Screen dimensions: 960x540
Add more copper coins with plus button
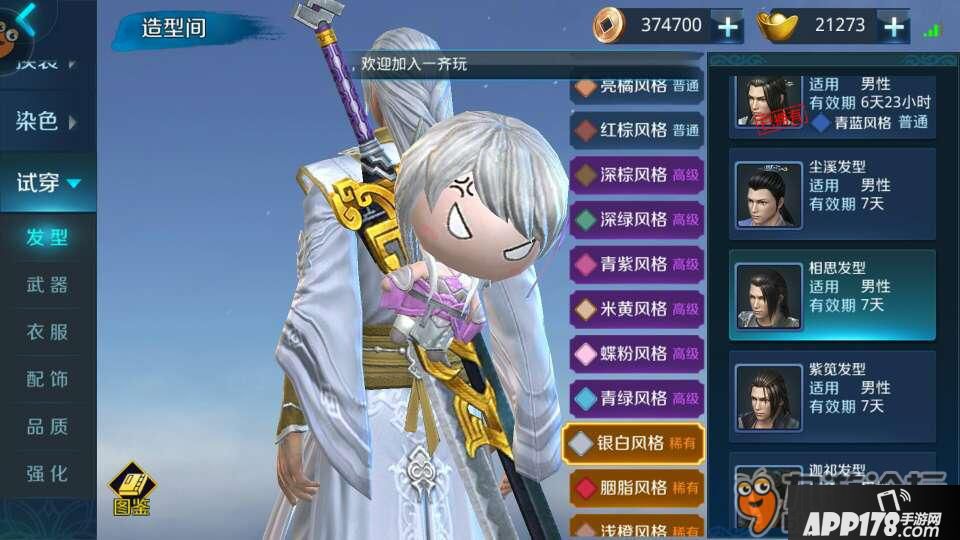(x=728, y=26)
